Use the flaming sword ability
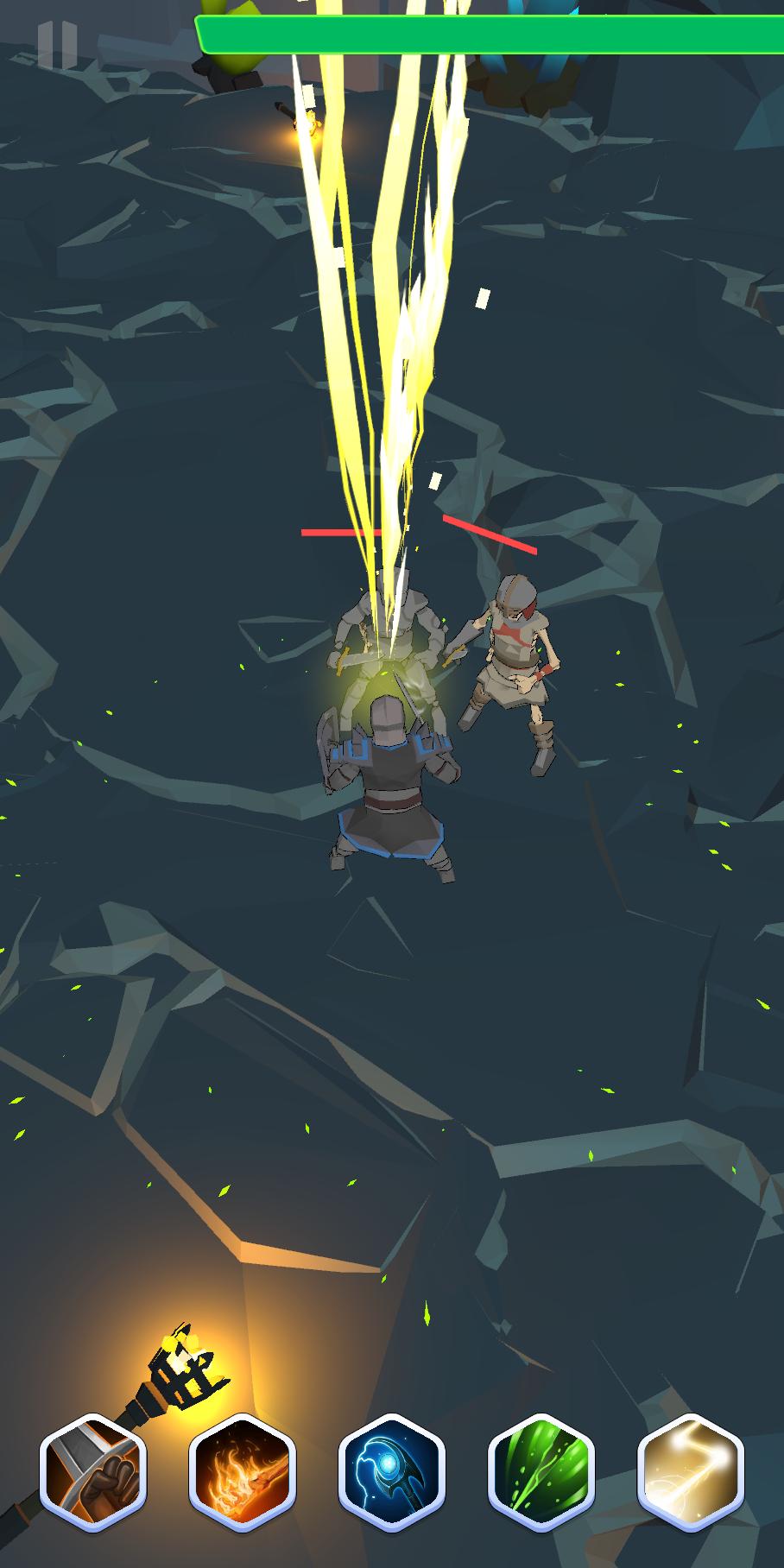Image resolution: width=784 pixels, height=1568 pixels. [243, 1472]
